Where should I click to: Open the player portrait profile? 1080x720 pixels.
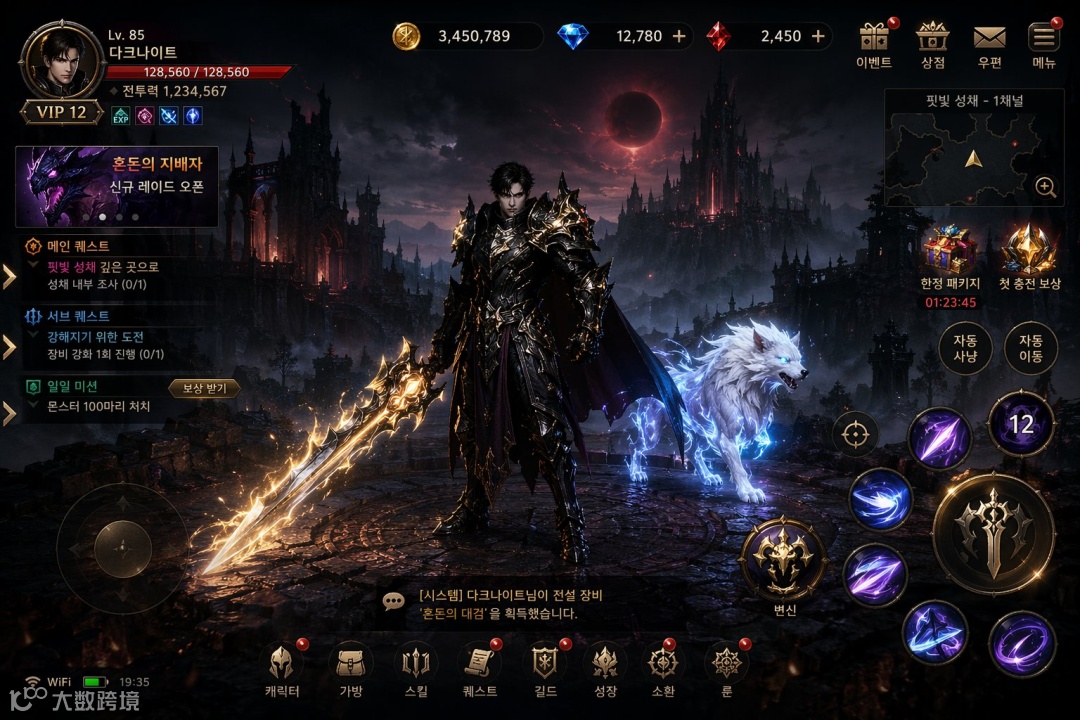[x=61, y=62]
